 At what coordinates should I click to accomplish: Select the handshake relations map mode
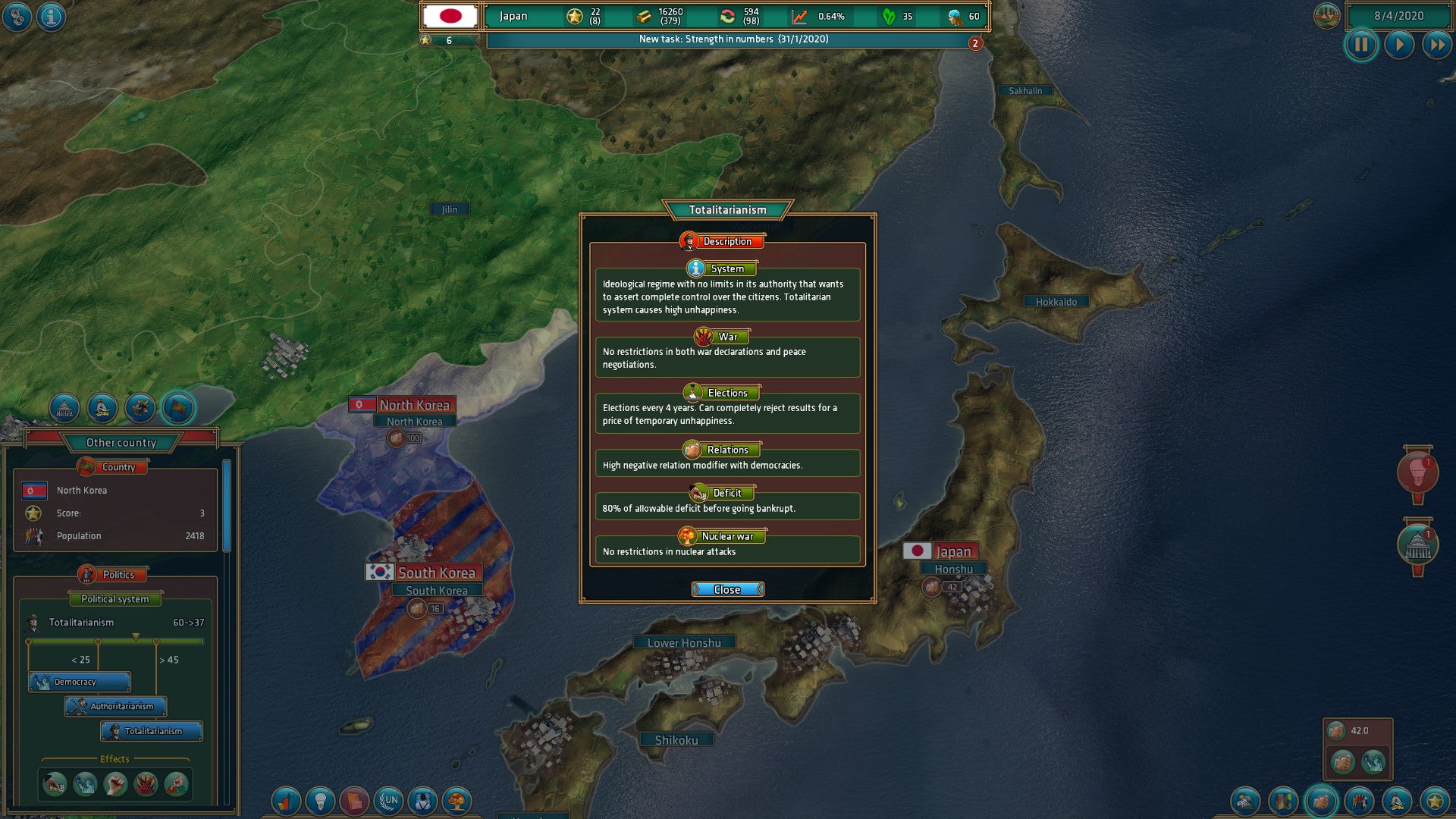(x=1320, y=800)
